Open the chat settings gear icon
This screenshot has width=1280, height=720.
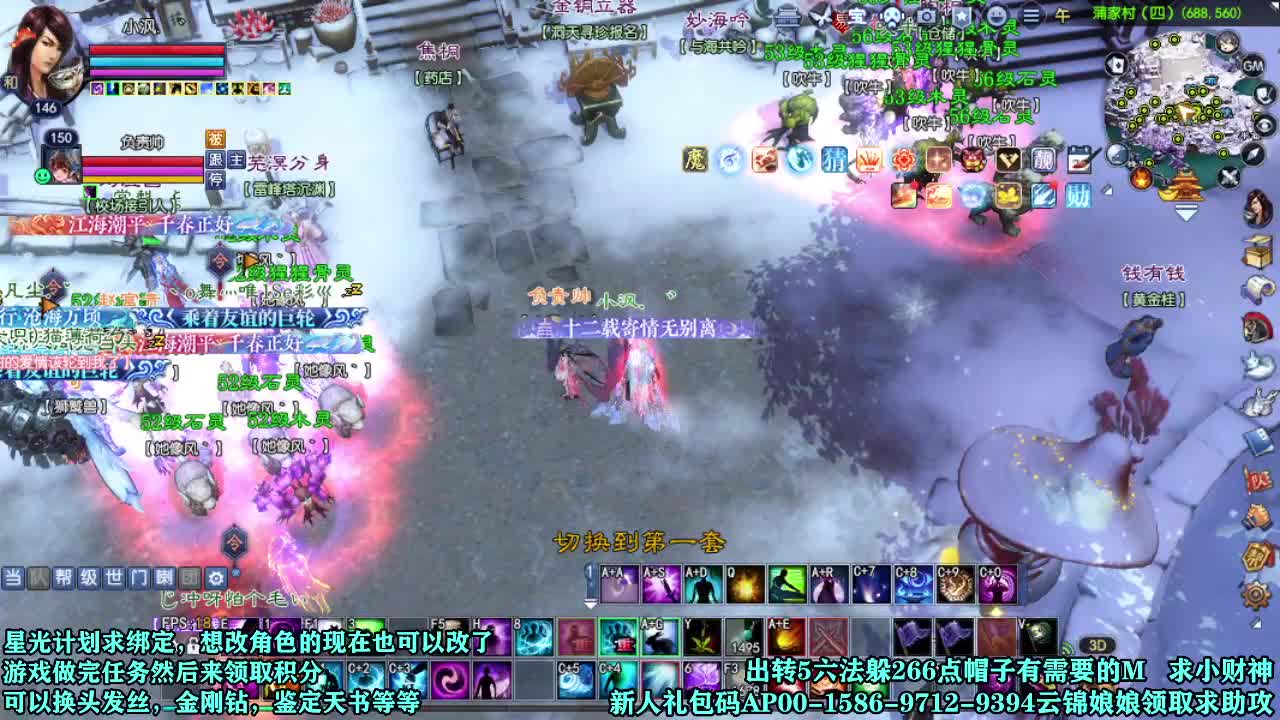tap(217, 577)
